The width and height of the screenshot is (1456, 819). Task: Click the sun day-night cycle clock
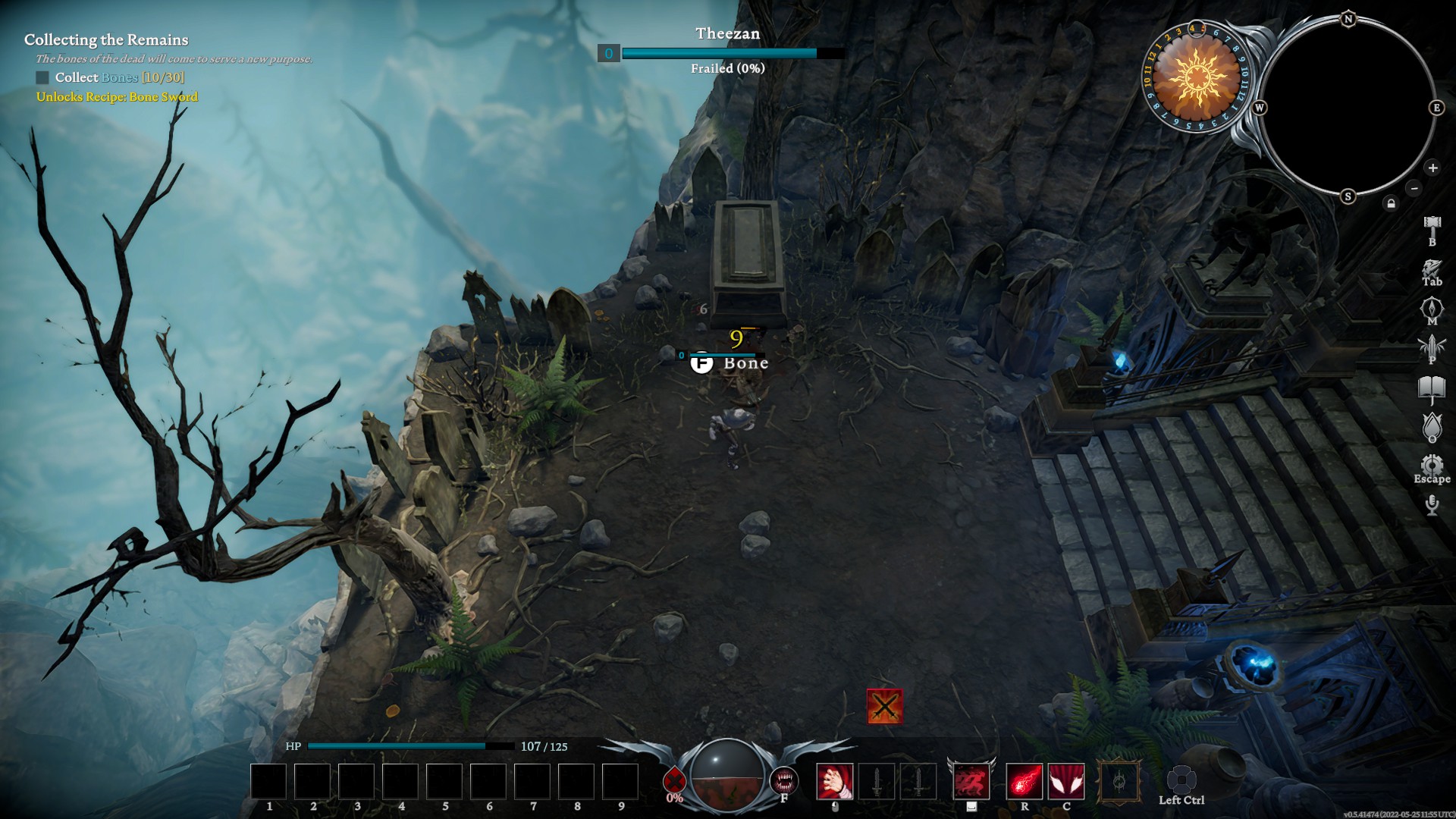pos(1196,77)
